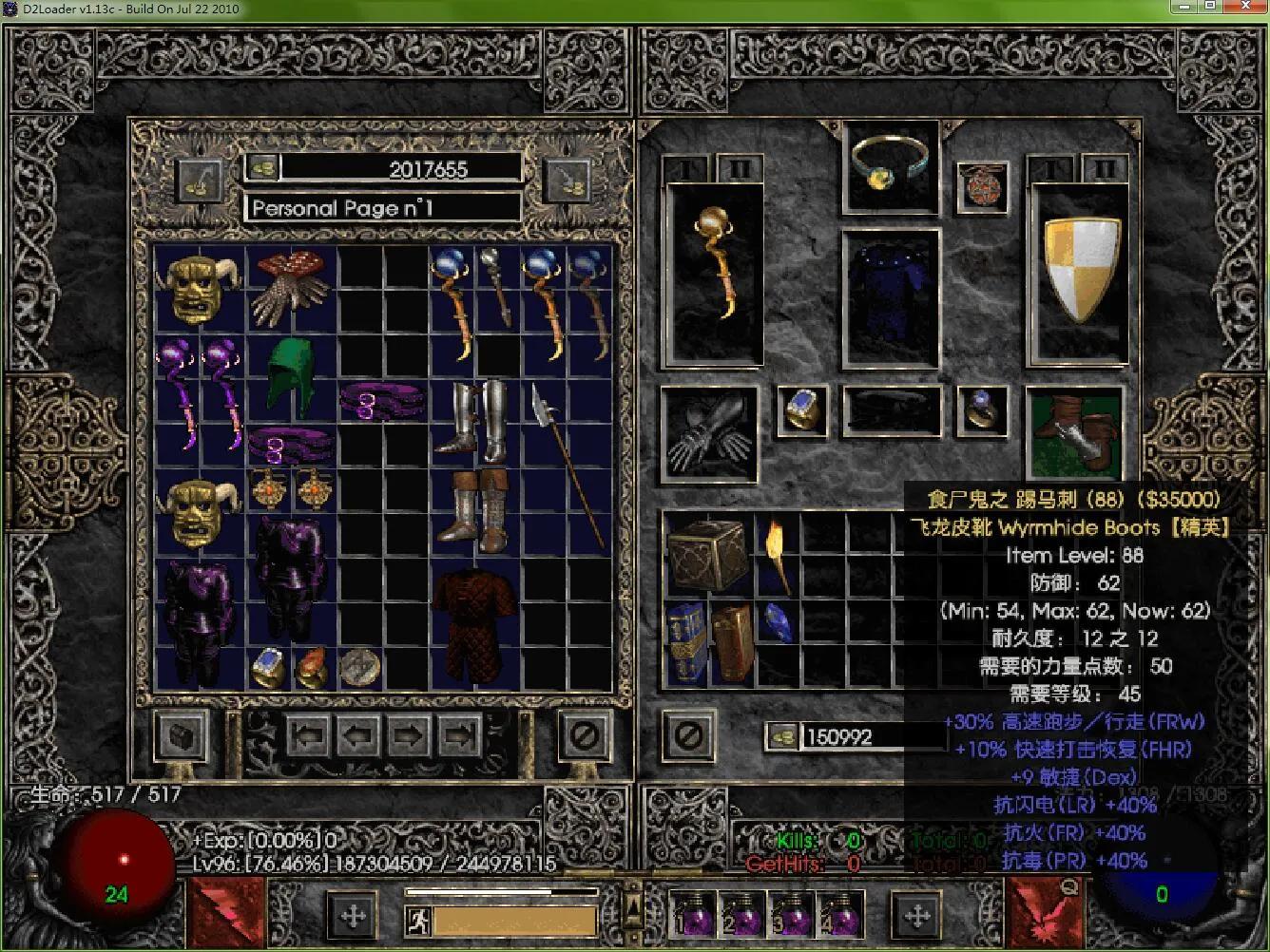Select the green hood in stash
1270x952 pixels.
coord(294,376)
